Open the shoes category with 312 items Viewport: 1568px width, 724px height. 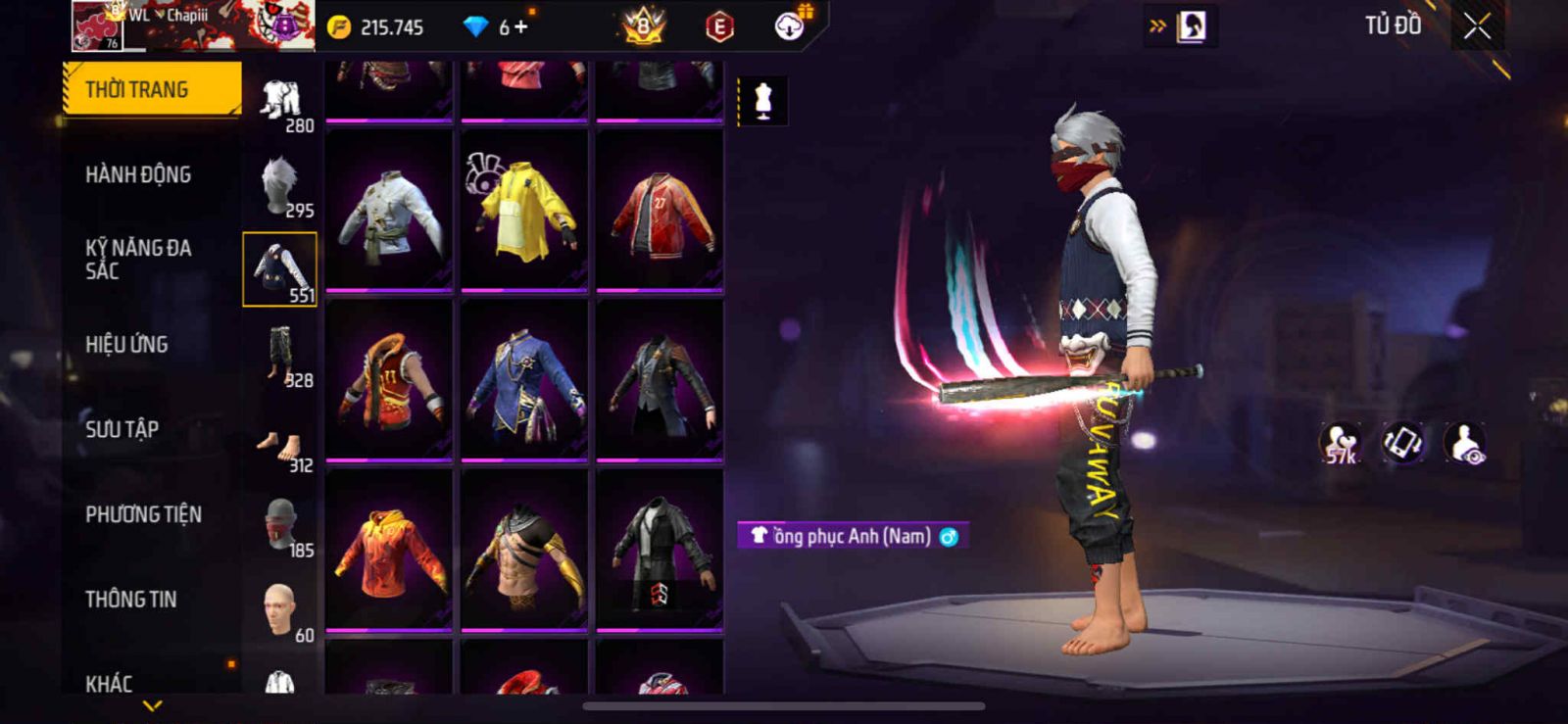click(x=280, y=448)
